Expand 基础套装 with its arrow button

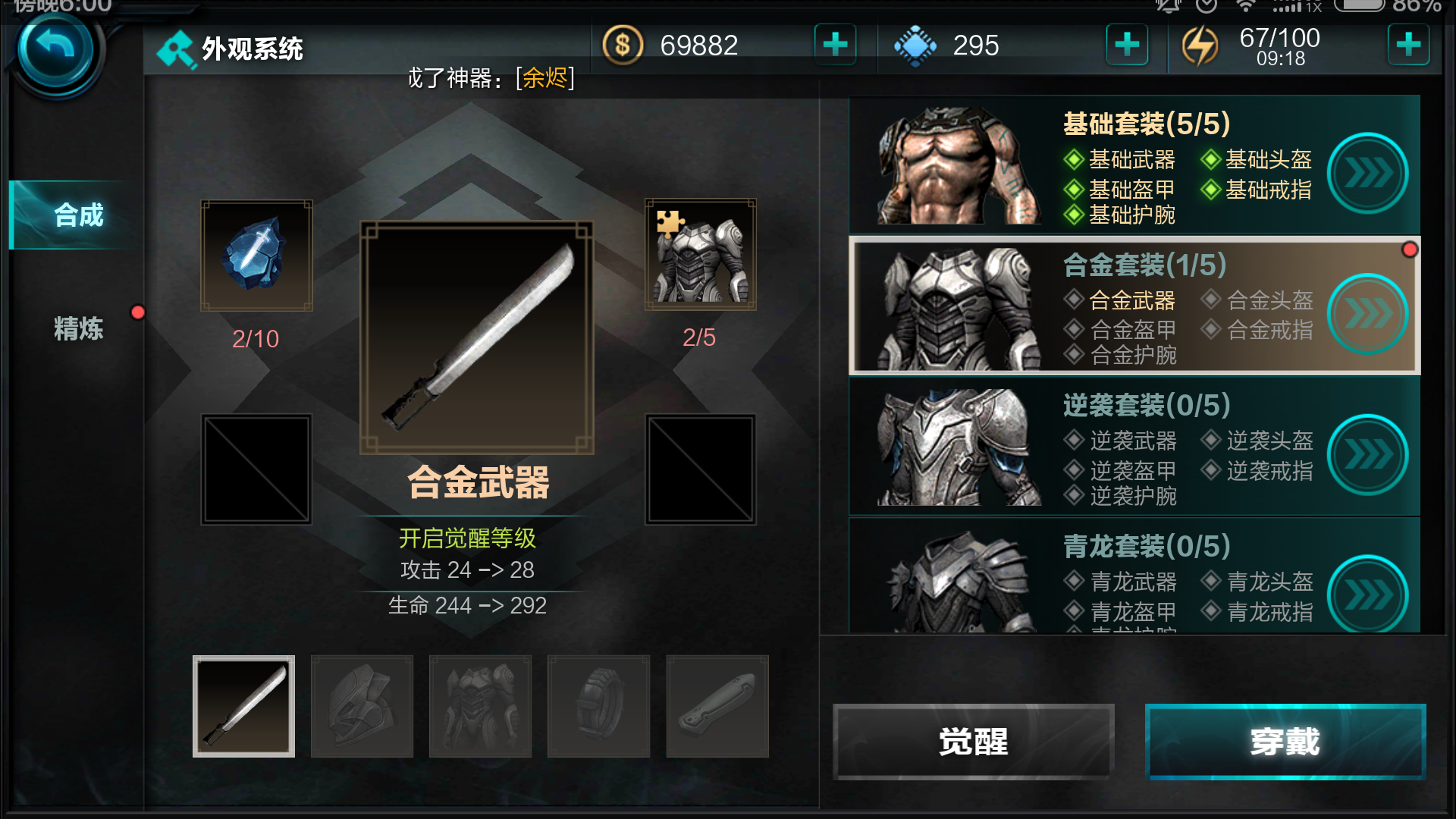click(1367, 174)
